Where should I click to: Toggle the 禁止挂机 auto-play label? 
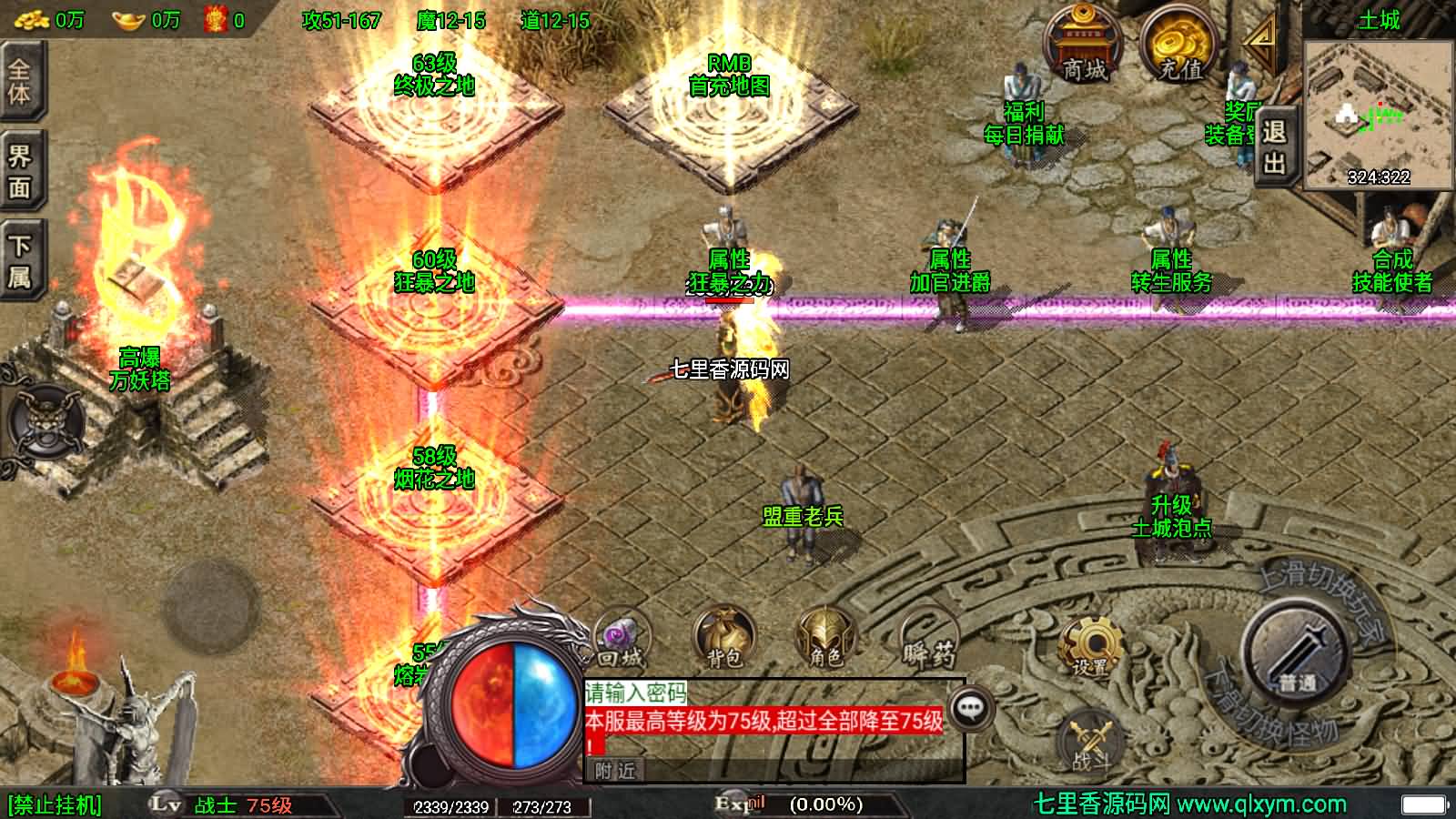coord(55,805)
